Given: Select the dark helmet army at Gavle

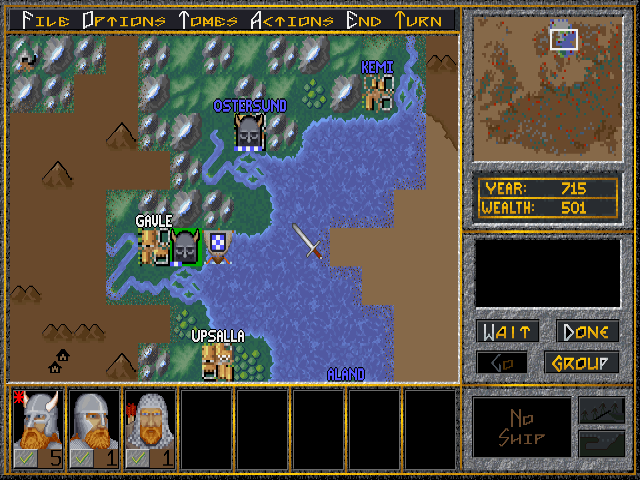Looking at the screenshot, I should click(x=186, y=247).
